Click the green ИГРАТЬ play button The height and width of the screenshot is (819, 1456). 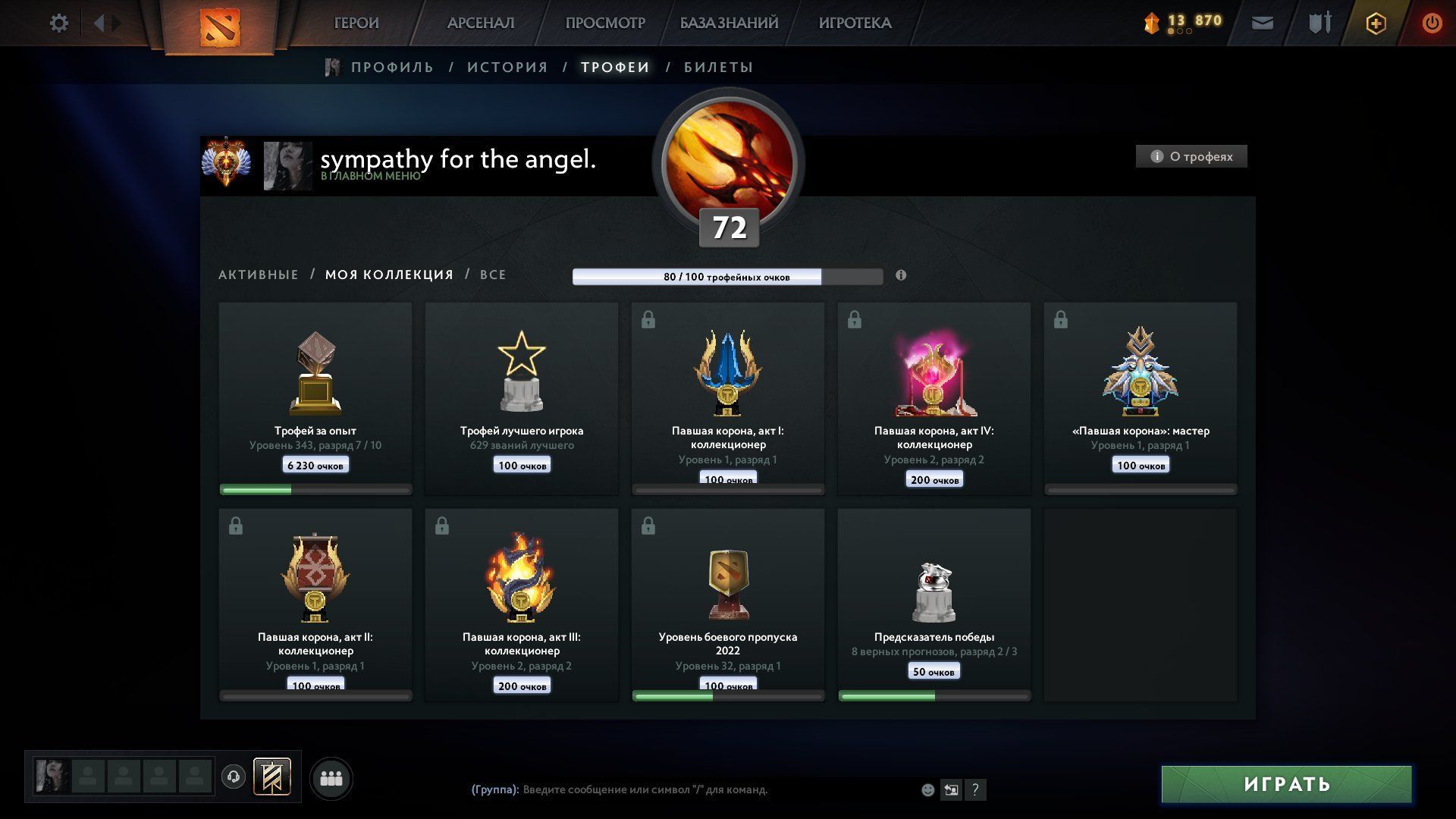coord(1287,784)
